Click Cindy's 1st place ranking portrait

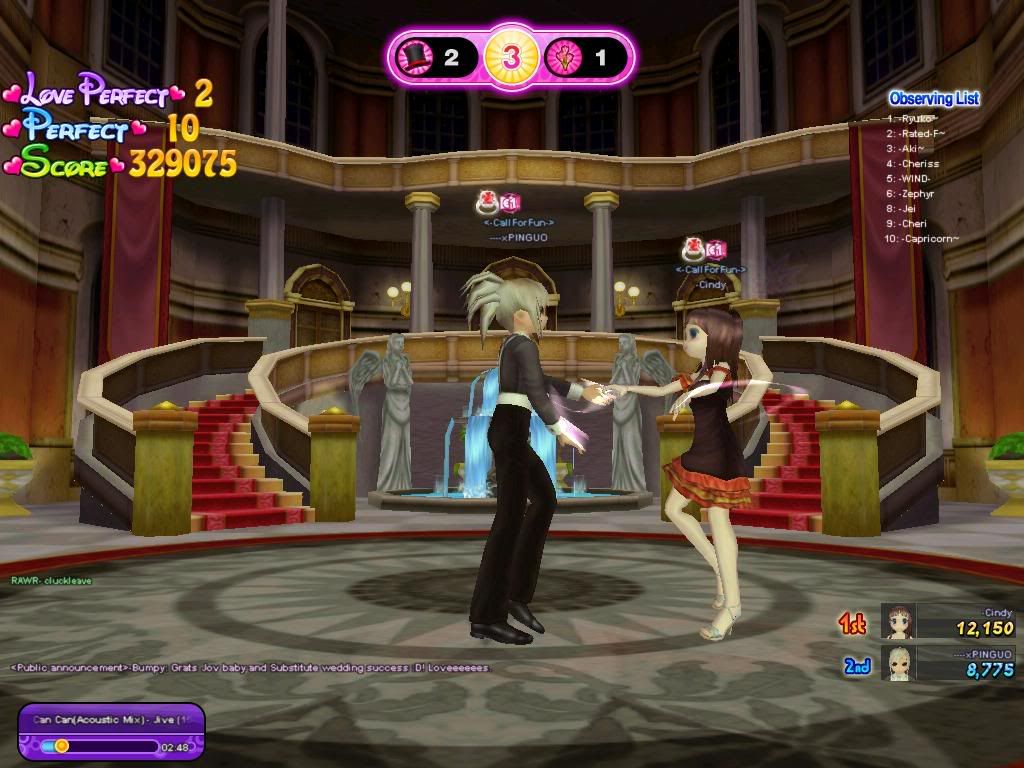898,621
